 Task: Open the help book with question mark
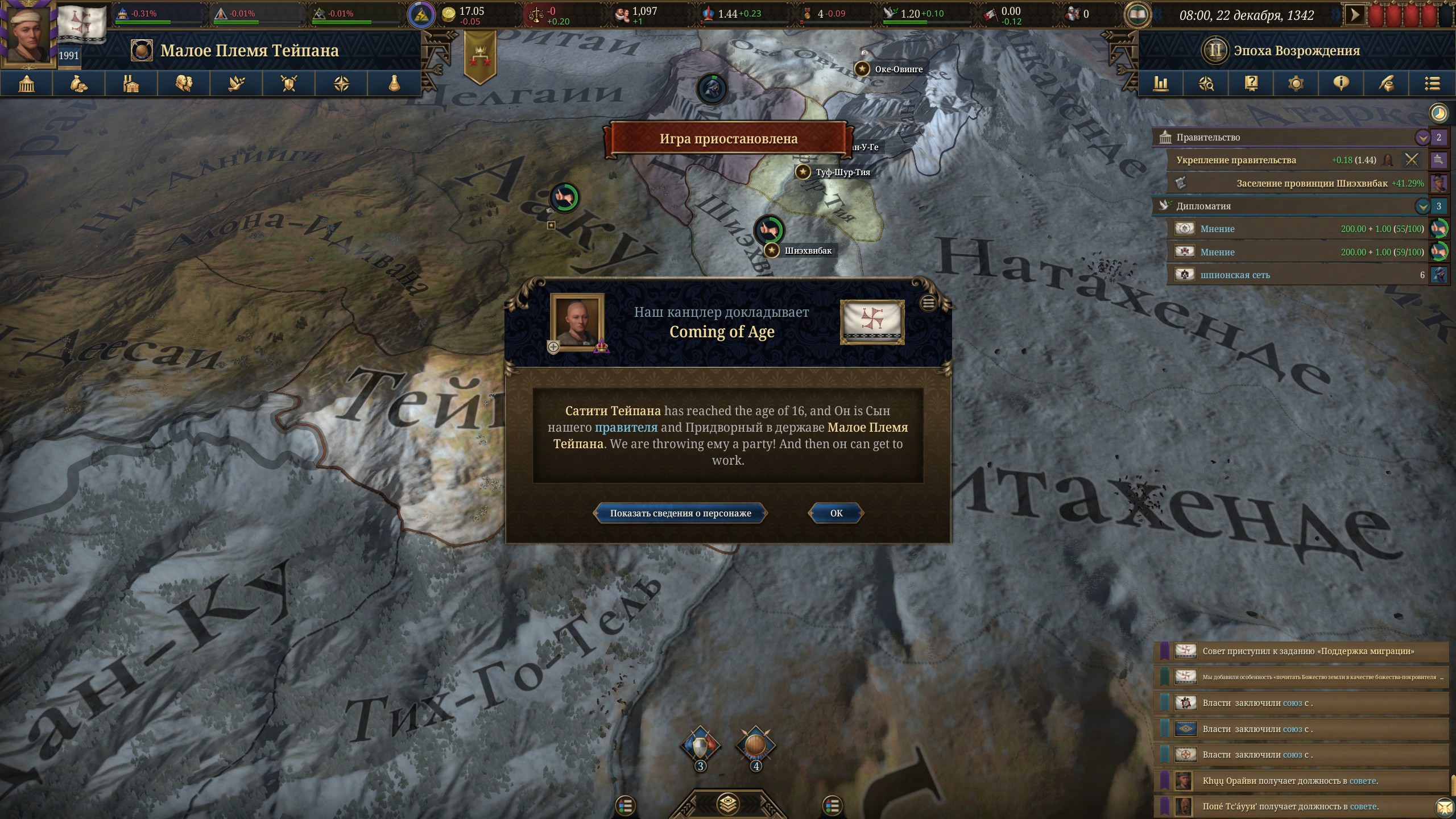(1251, 84)
